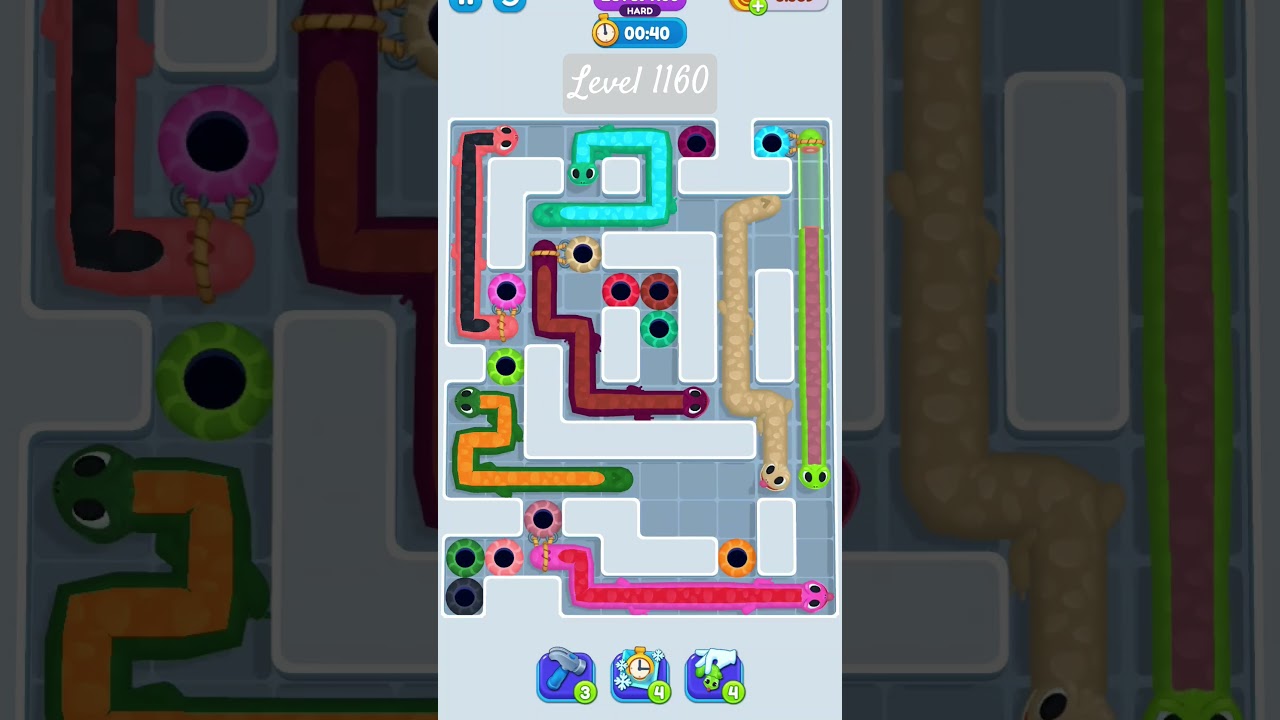Select the bright green snake on the right
Screen dimensions: 1280x720
[x=812, y=478]
